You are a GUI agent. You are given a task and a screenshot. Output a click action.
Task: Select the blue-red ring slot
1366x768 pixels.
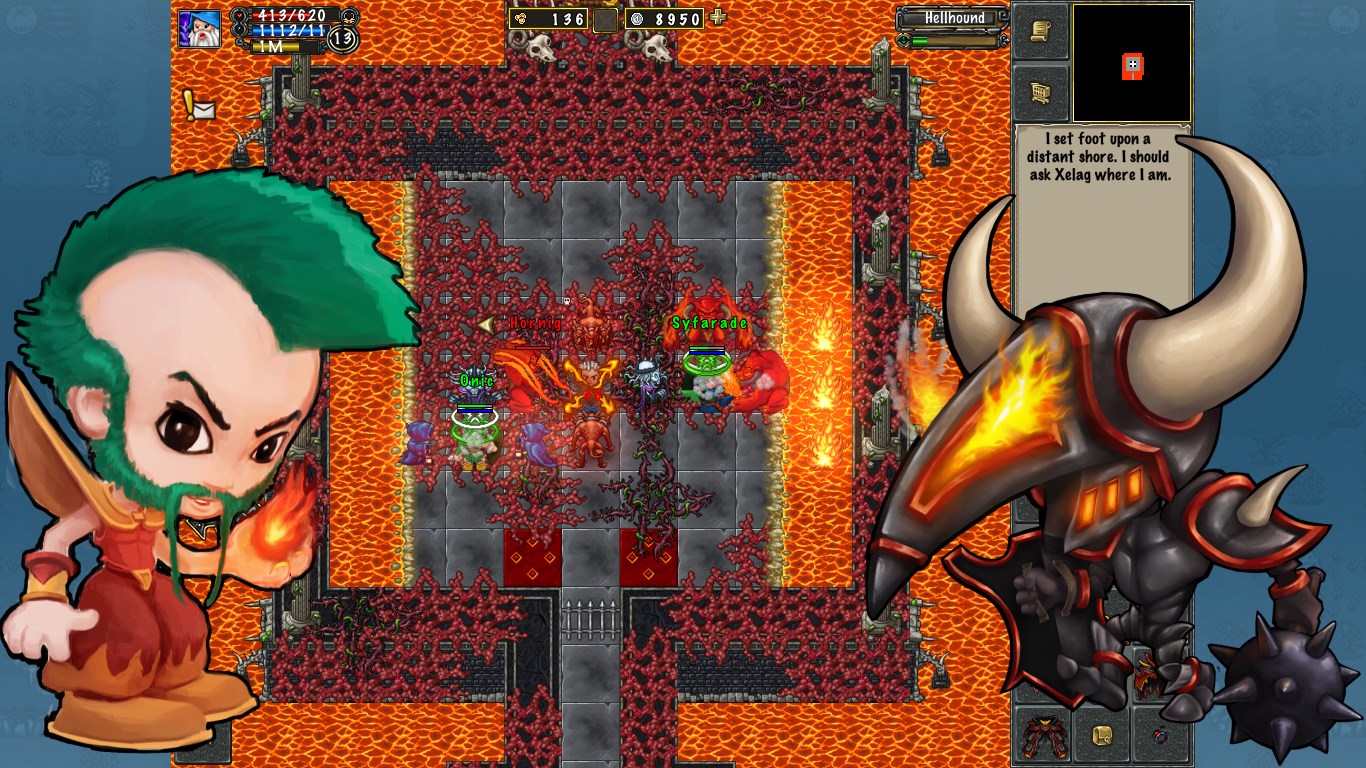coord(1160,736)
